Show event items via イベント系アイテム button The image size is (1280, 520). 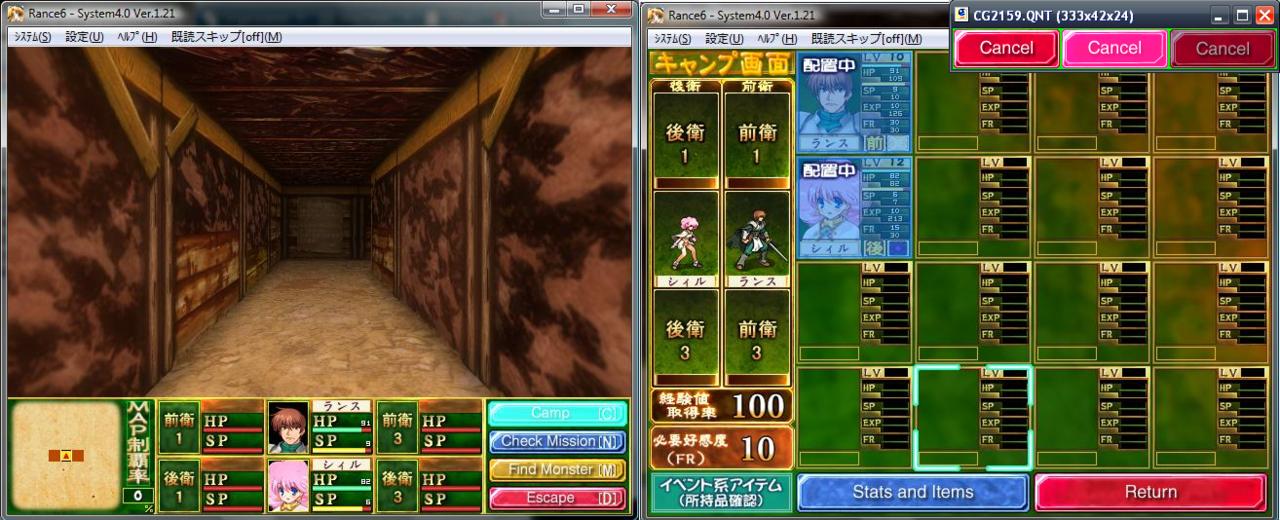coord(722,492)
